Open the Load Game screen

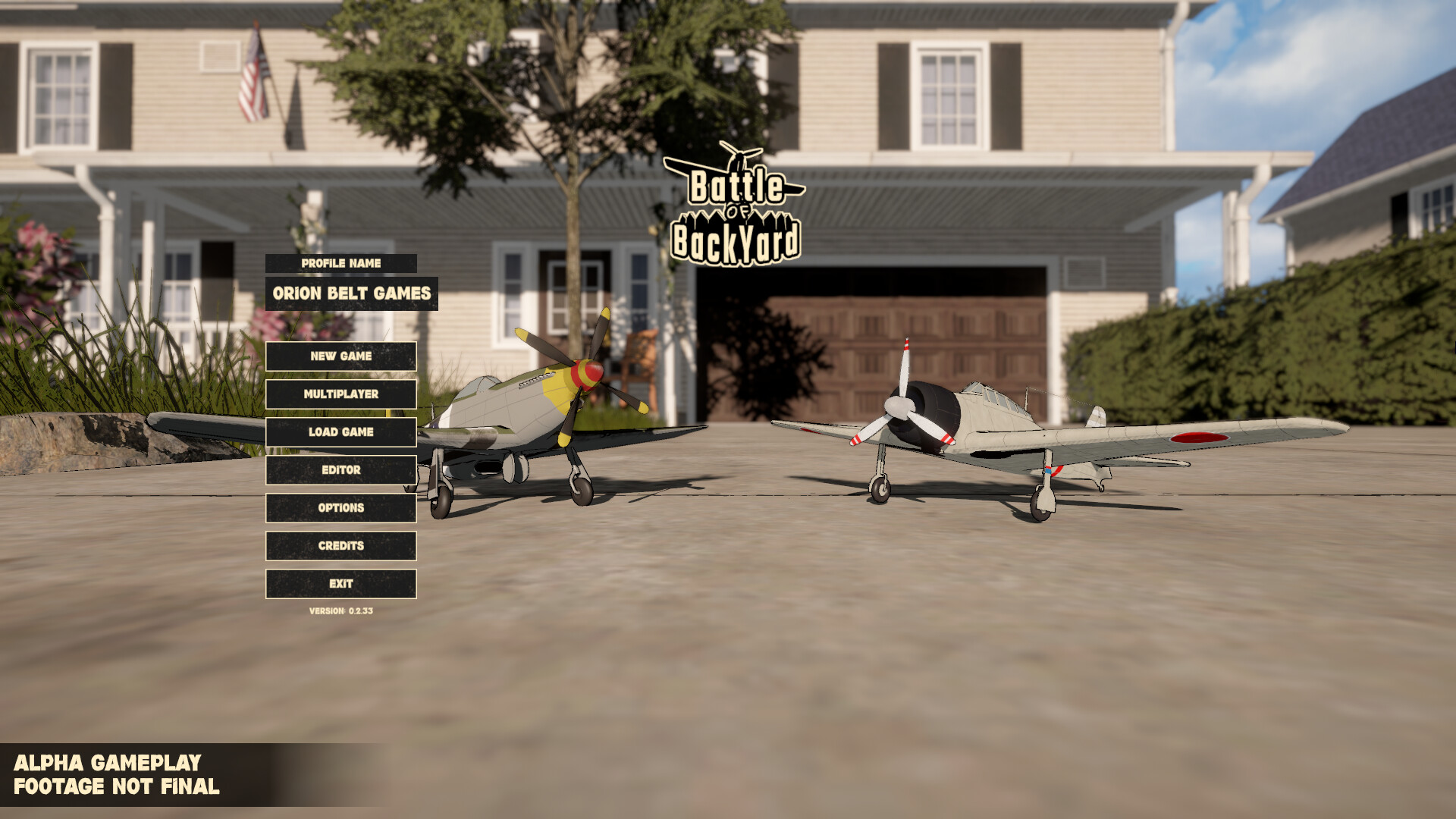pos(340,431)
